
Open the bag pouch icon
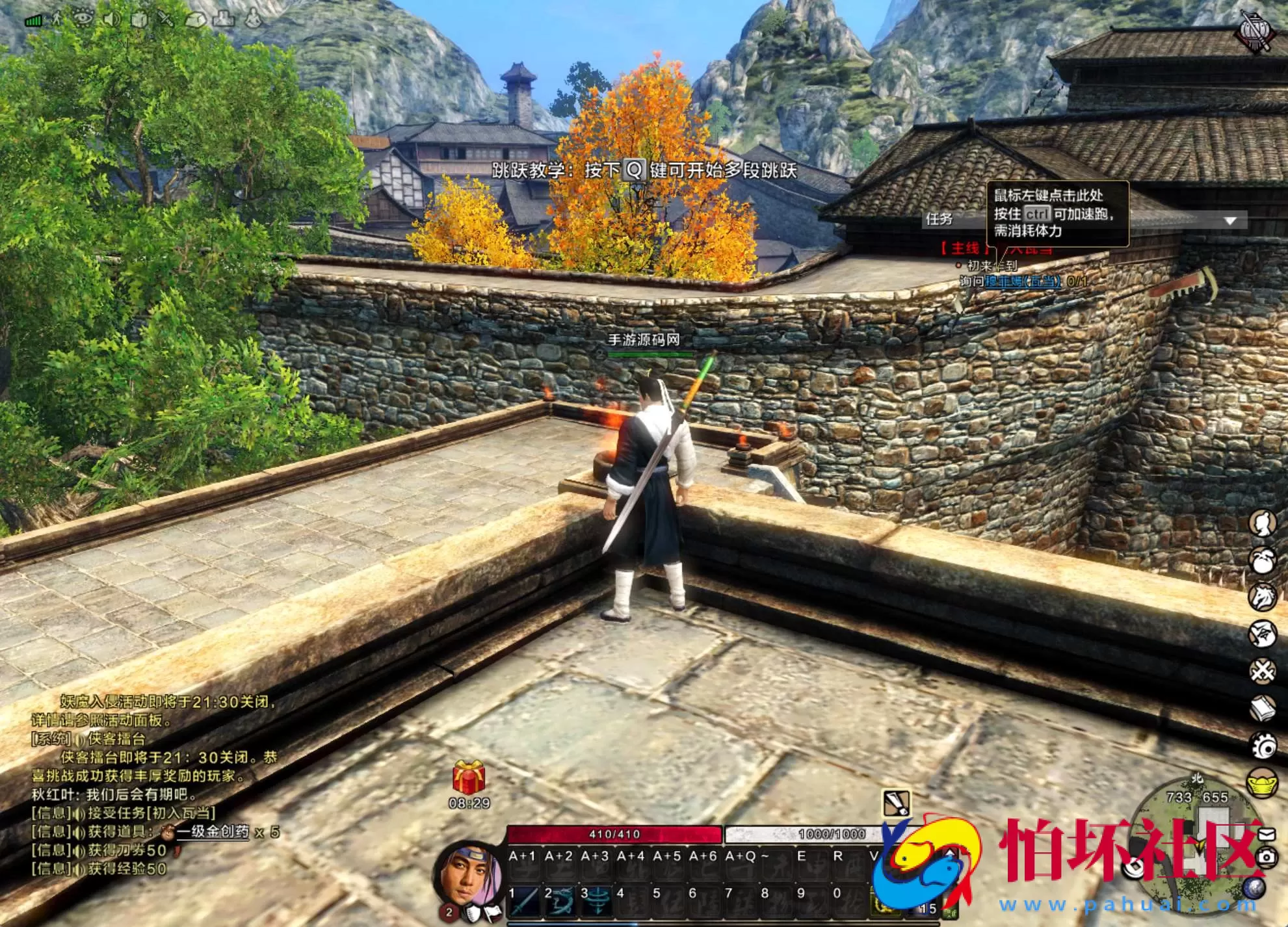click(1263, 560)
